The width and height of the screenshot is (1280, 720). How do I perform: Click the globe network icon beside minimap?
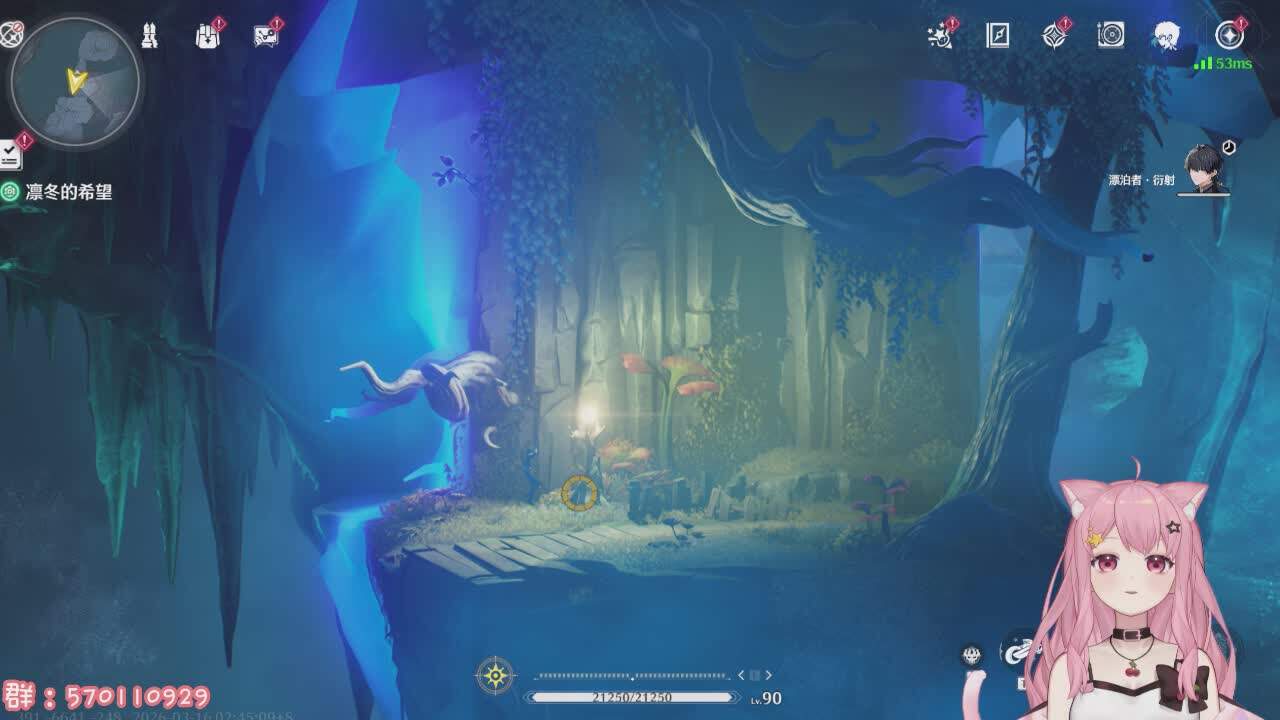pyautogui.click(x=10, y=36)
